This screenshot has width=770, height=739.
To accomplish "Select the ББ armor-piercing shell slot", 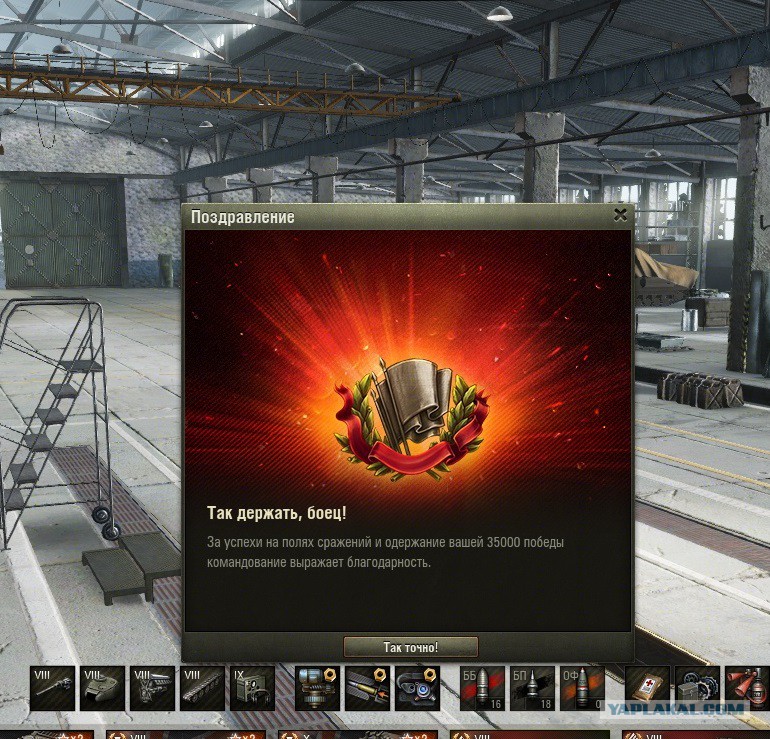I will pos(482,688).
